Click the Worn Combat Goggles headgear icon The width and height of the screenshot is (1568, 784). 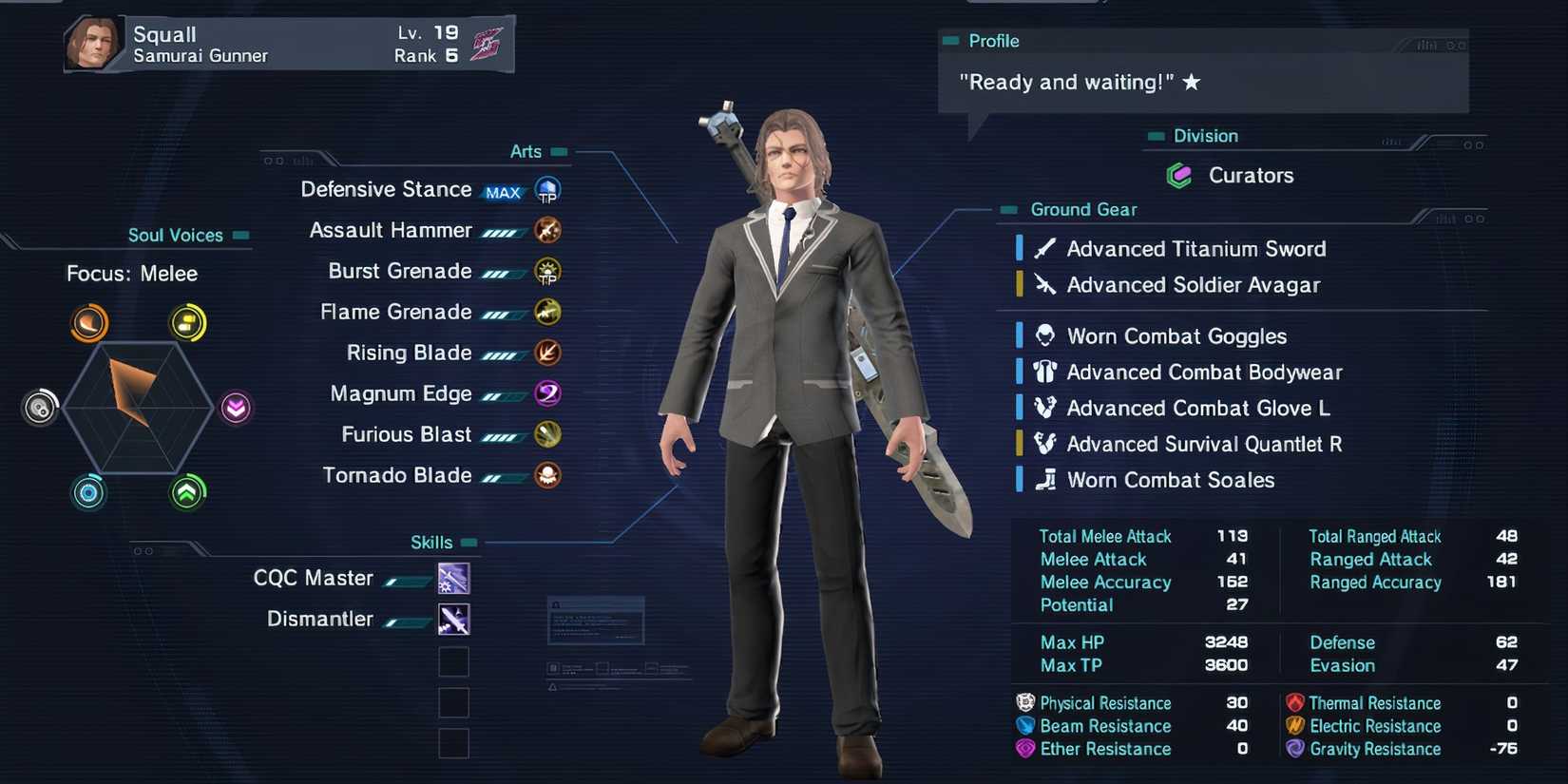[1045, 335]
